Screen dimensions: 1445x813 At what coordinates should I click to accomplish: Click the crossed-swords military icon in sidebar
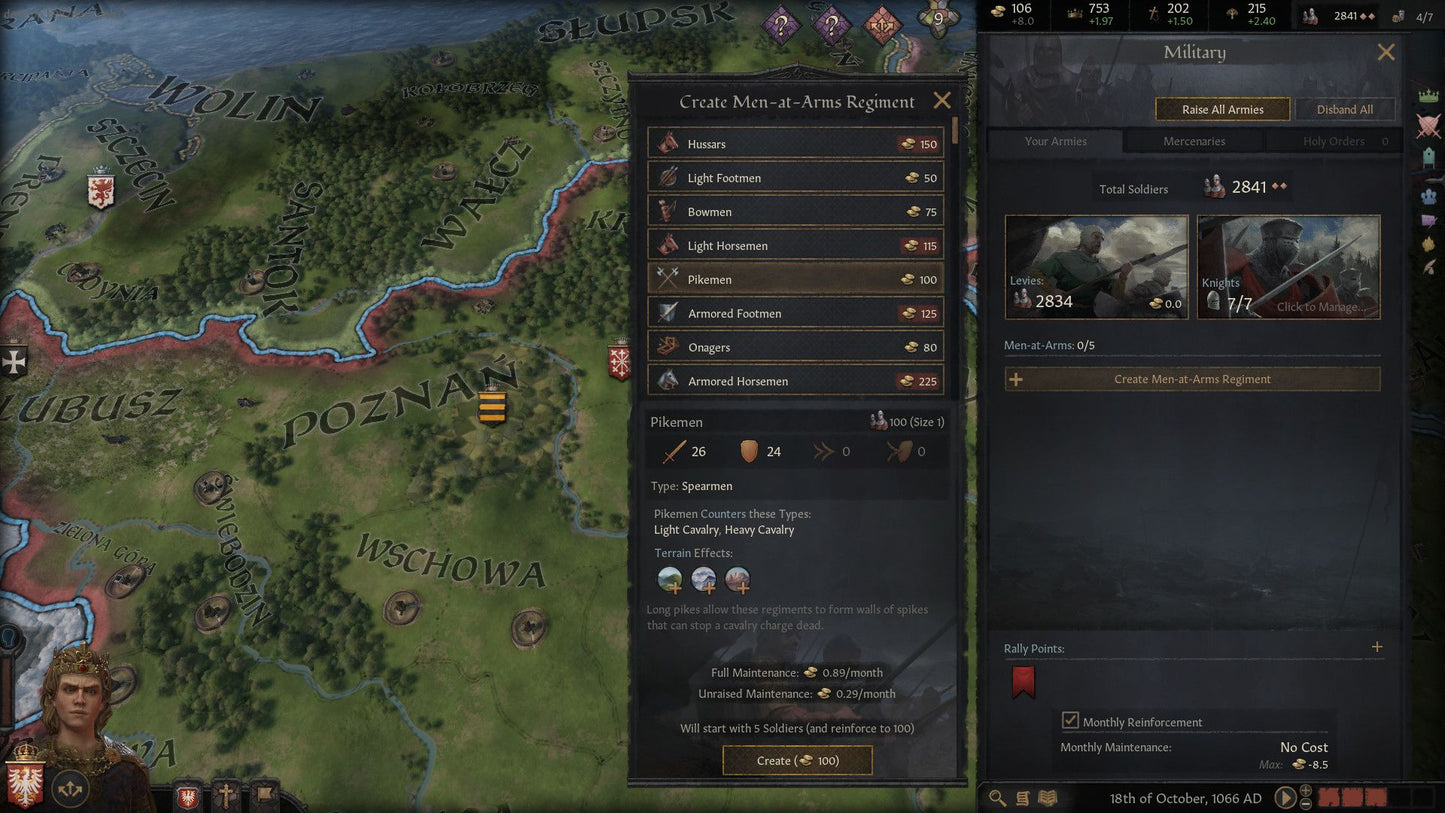point(1429,126)
